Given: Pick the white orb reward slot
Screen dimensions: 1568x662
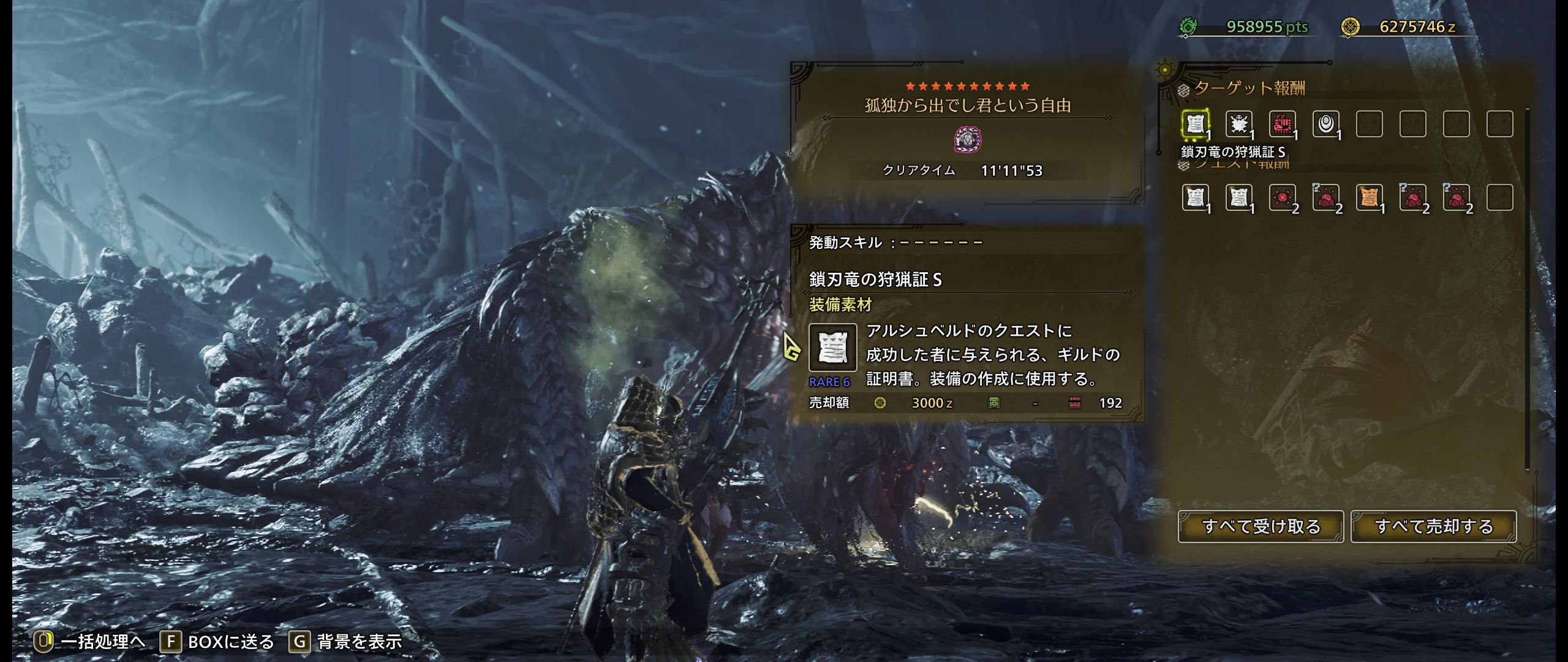Looking at the screenshot, I should [x=1325, y=124].
